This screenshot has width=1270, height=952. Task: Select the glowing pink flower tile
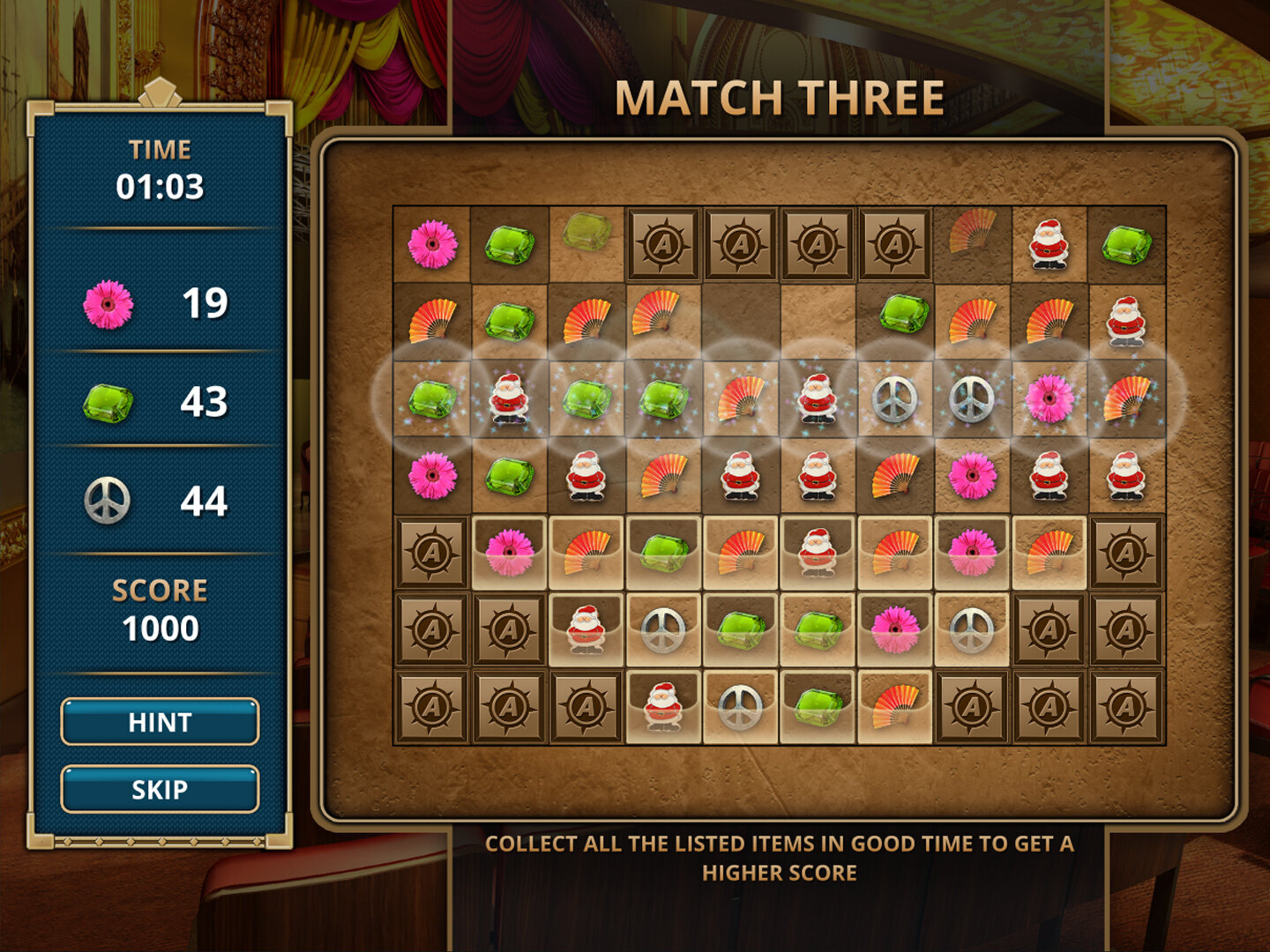pos(1050,398)
